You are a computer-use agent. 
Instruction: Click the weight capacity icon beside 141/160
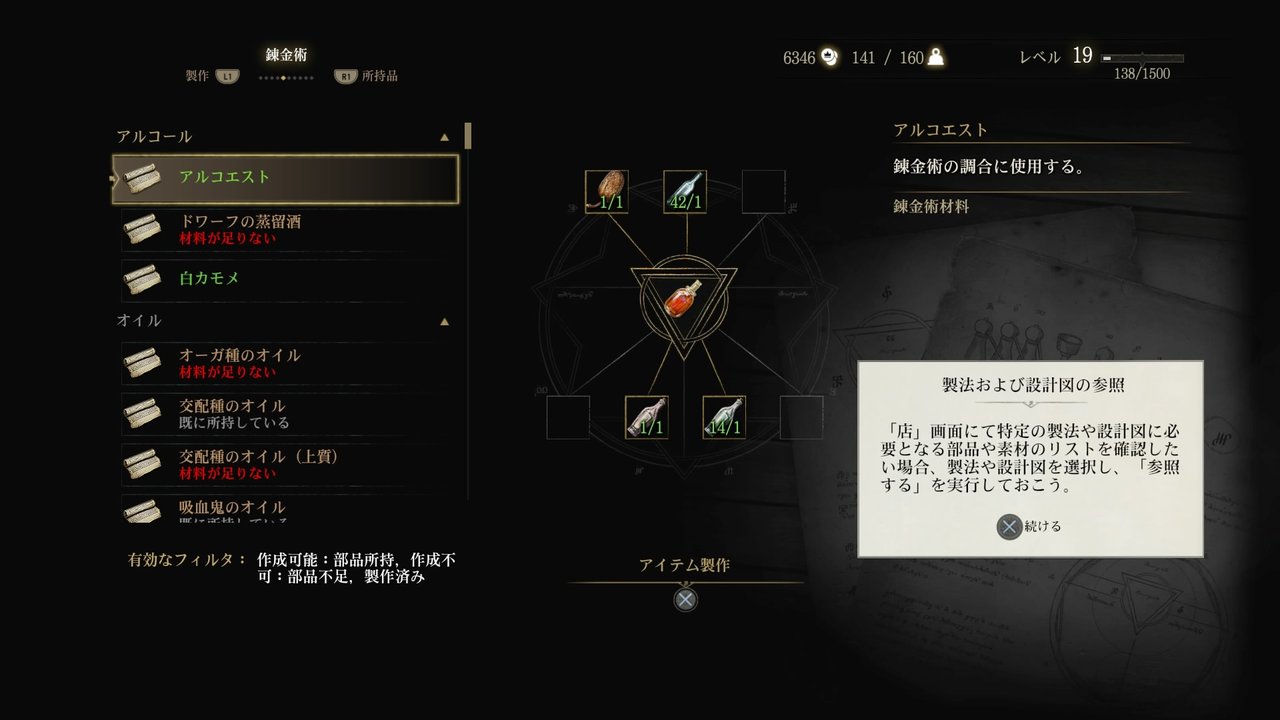click(934, 58)
